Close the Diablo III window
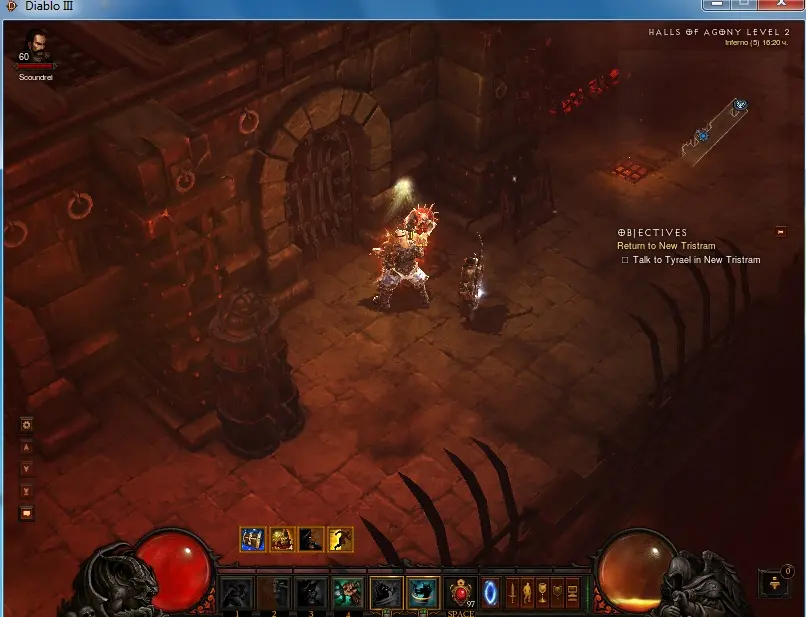The width and height of the screenshot is (806, 617). coord(783,5)
